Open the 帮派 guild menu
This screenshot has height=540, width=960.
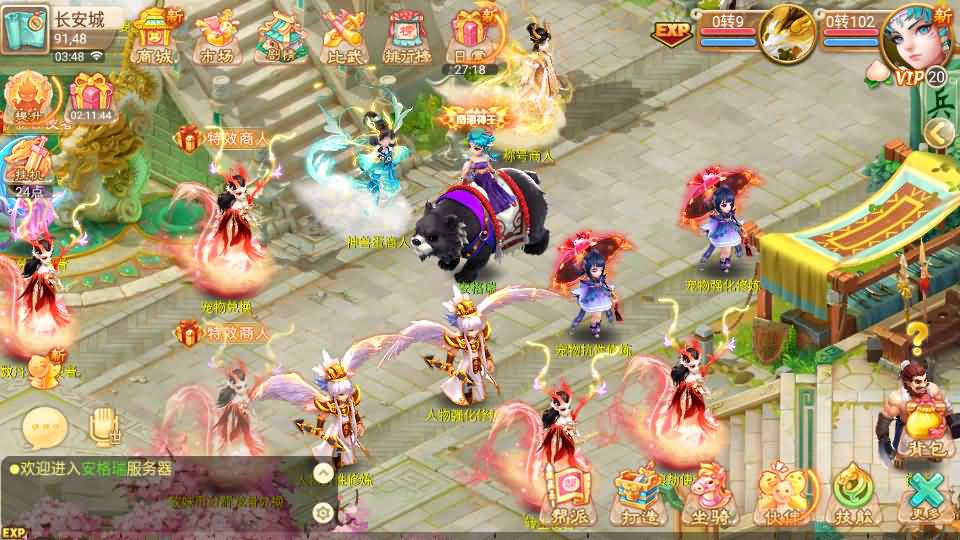point(570,495)
